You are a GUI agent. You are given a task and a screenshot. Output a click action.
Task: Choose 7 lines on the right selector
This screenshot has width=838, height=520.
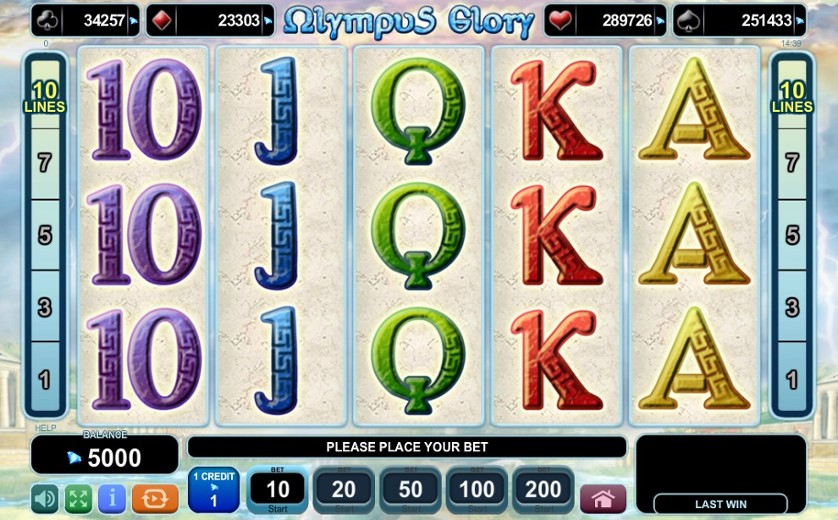click(792, 164)
